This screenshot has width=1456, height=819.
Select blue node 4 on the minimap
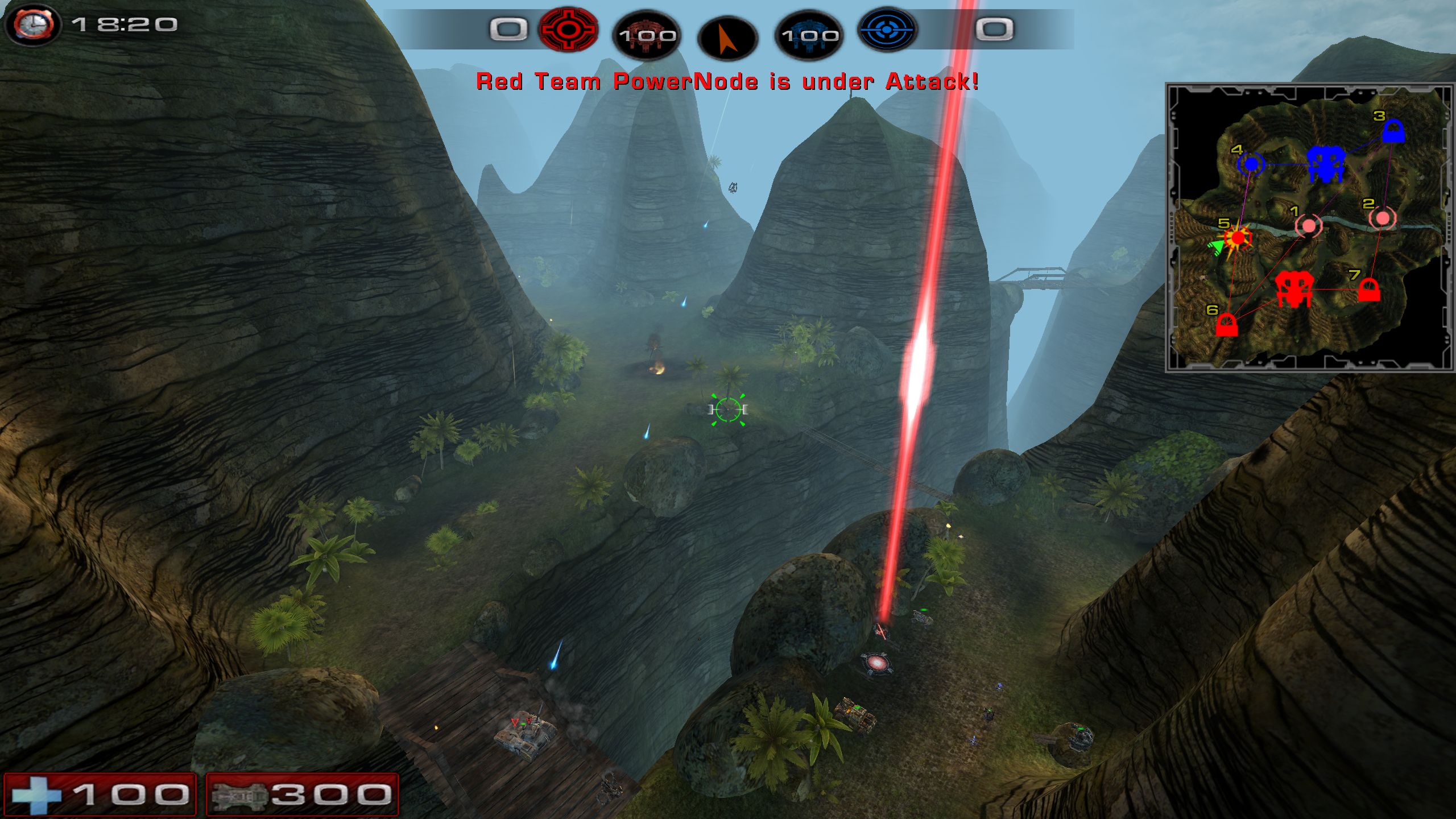(1251, 164)
